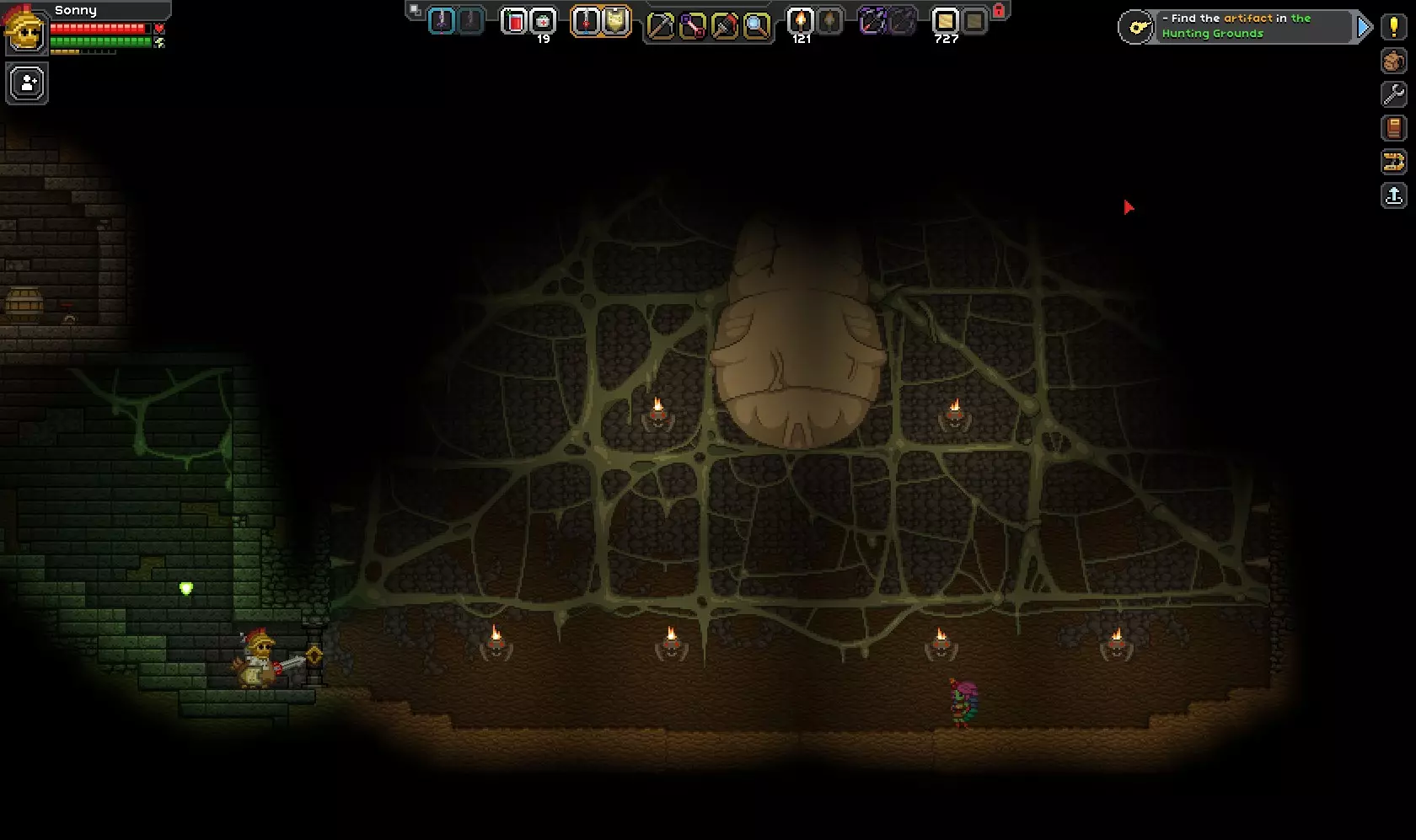Select the sand block hotbar slot
Image resolution: width=1416 pixels, height=840 pixels.
coord(945,21)
